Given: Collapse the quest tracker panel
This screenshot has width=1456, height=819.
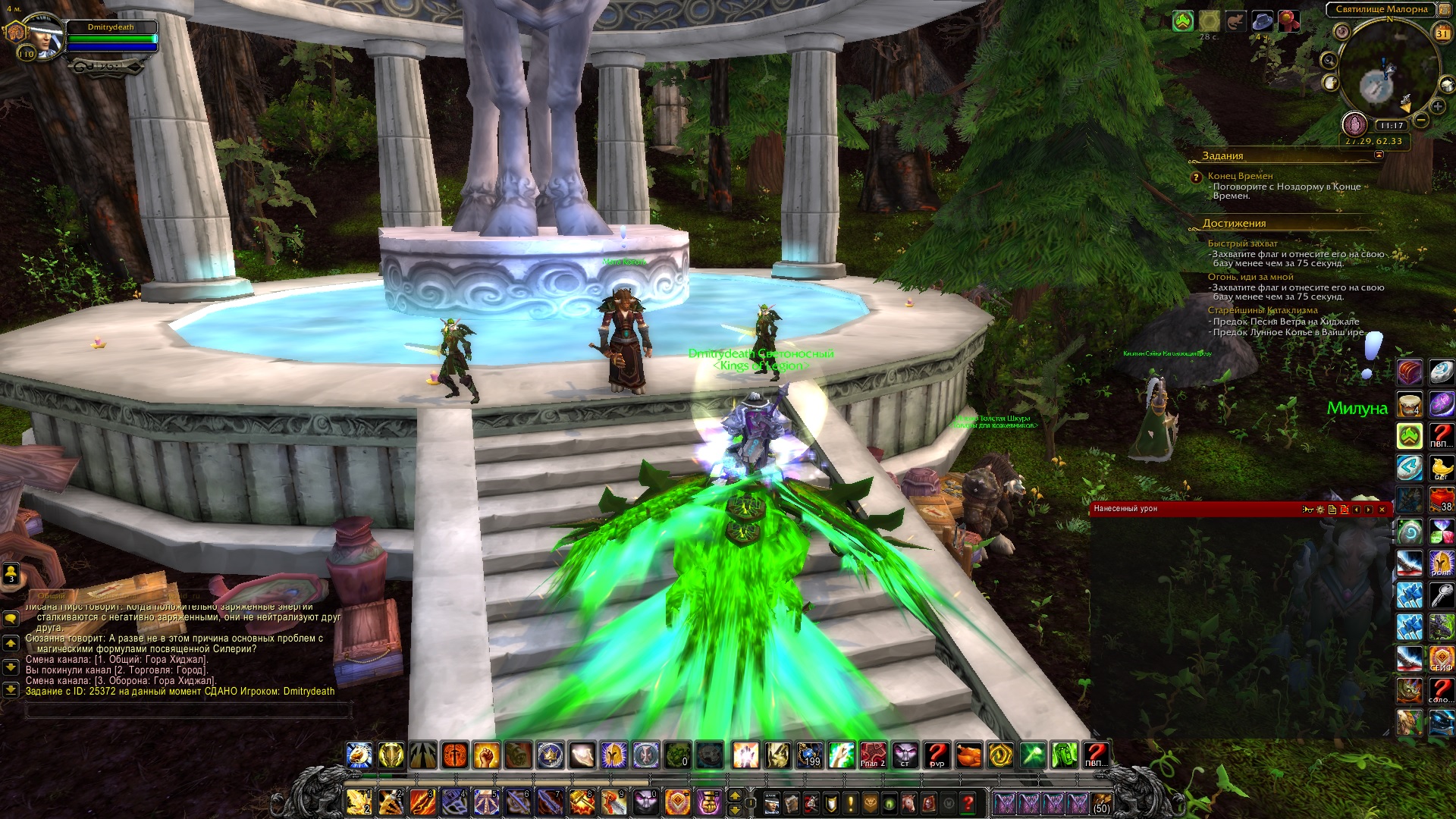Looking at the screenshot, I should (1379, 155).
